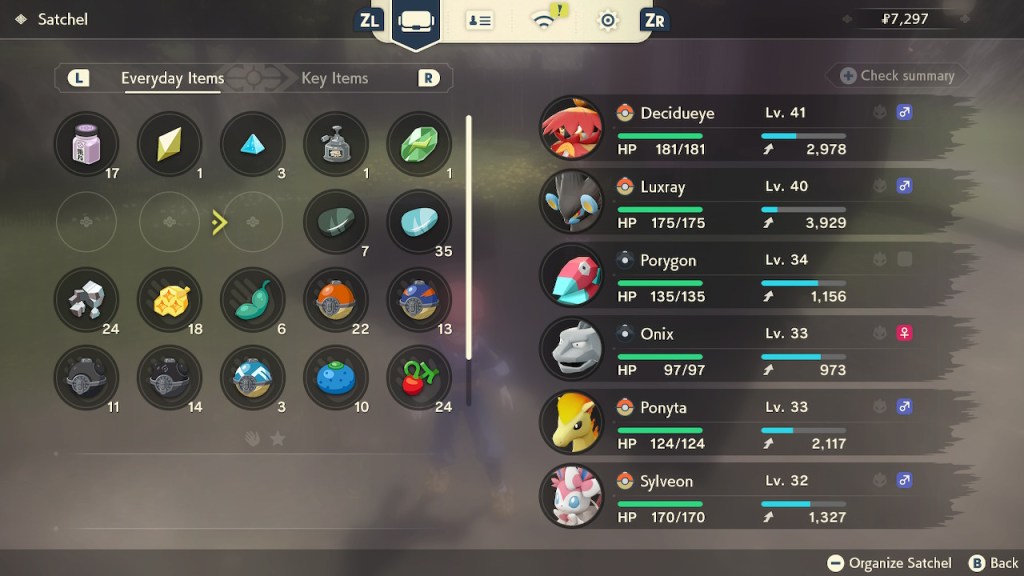Choose the green bean-shaped item slot

pos(252,300)
